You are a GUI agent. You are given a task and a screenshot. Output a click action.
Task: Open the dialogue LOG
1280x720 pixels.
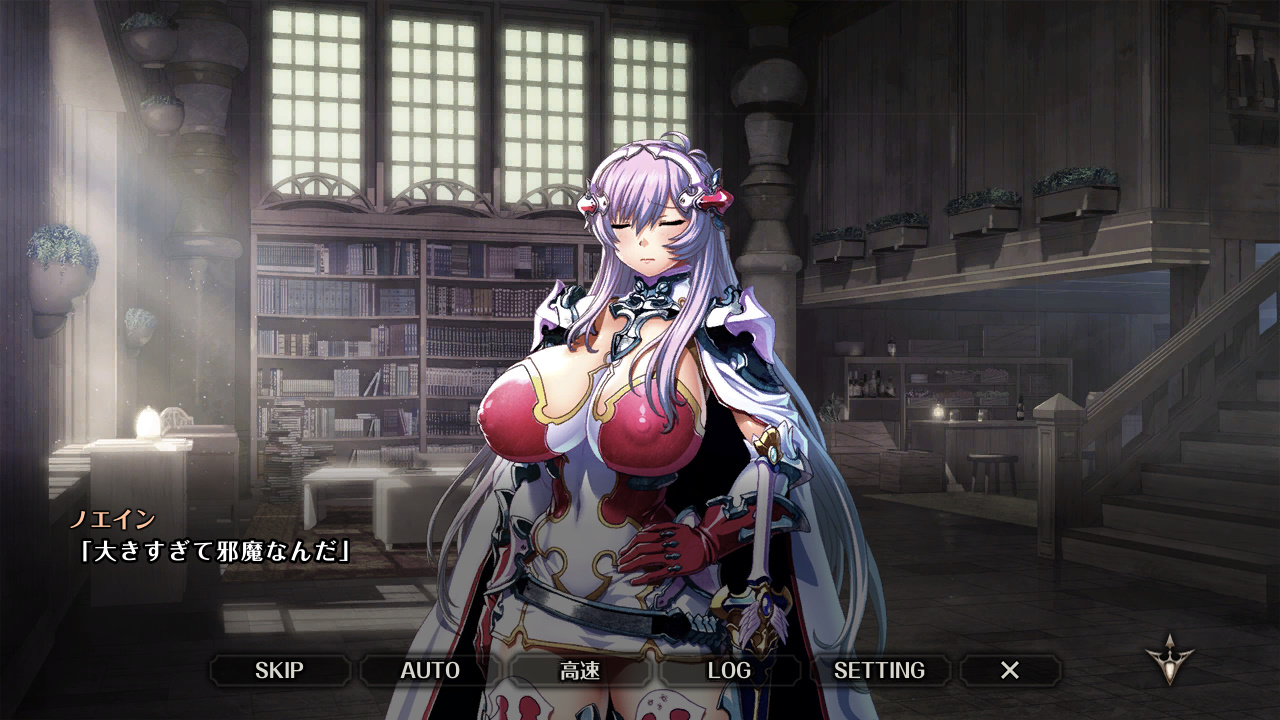[729, 670]
